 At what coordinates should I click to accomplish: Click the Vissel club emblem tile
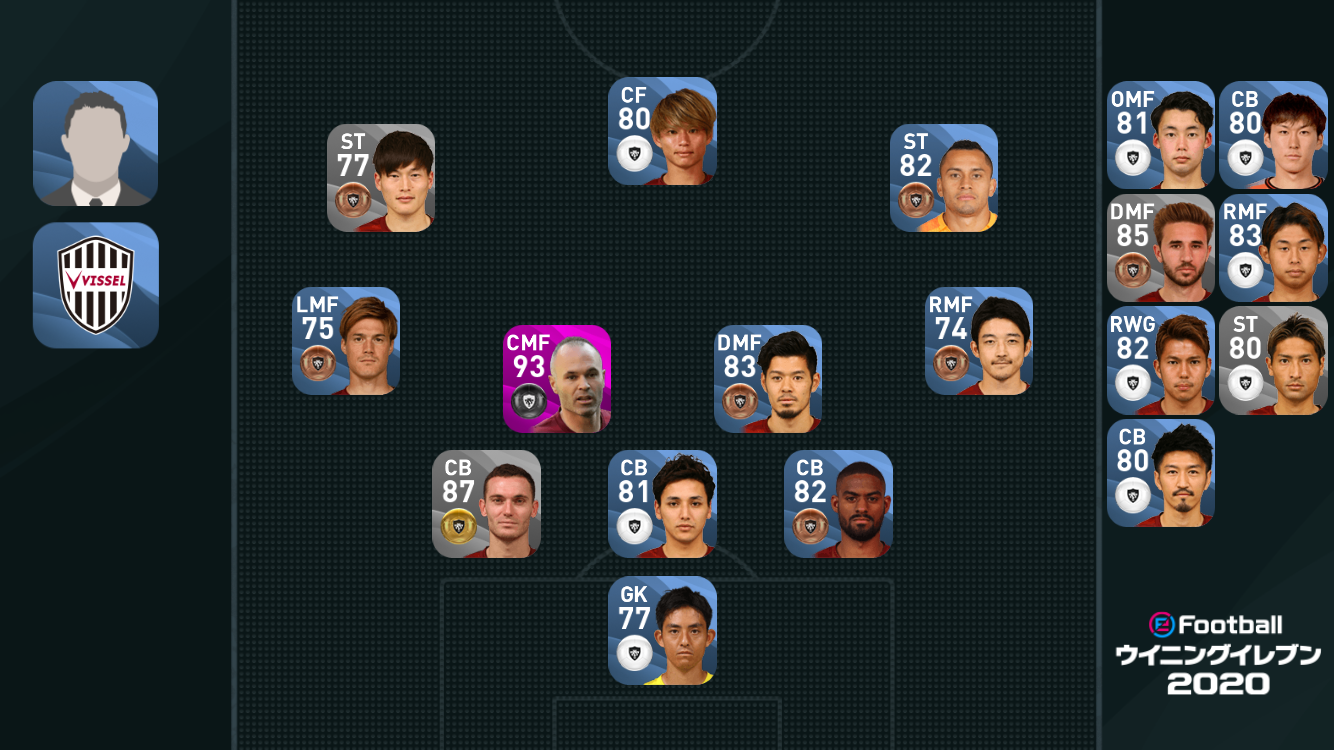96,285
